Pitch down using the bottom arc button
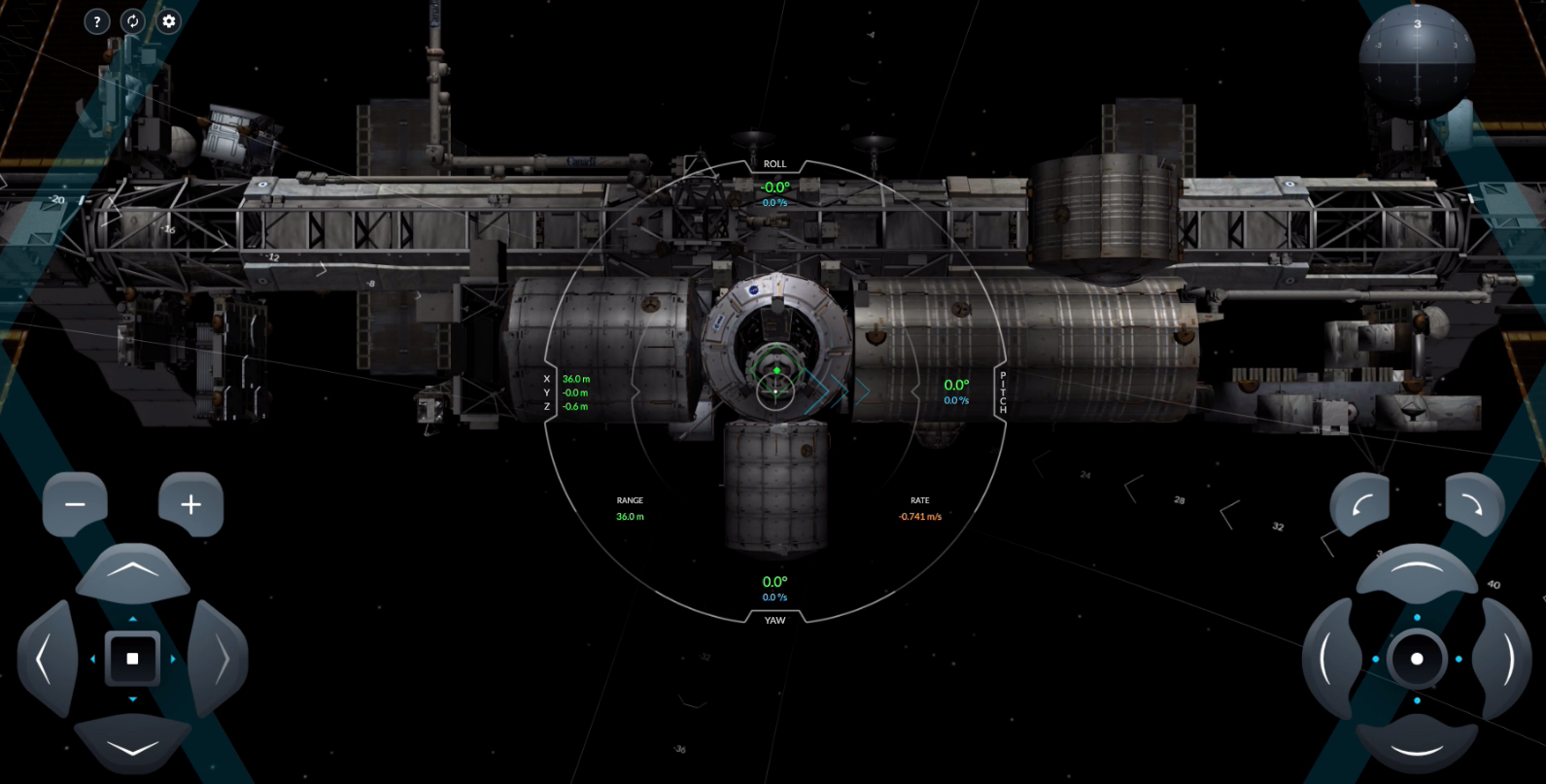1546x784 pixels. (x=1417, y=745)
